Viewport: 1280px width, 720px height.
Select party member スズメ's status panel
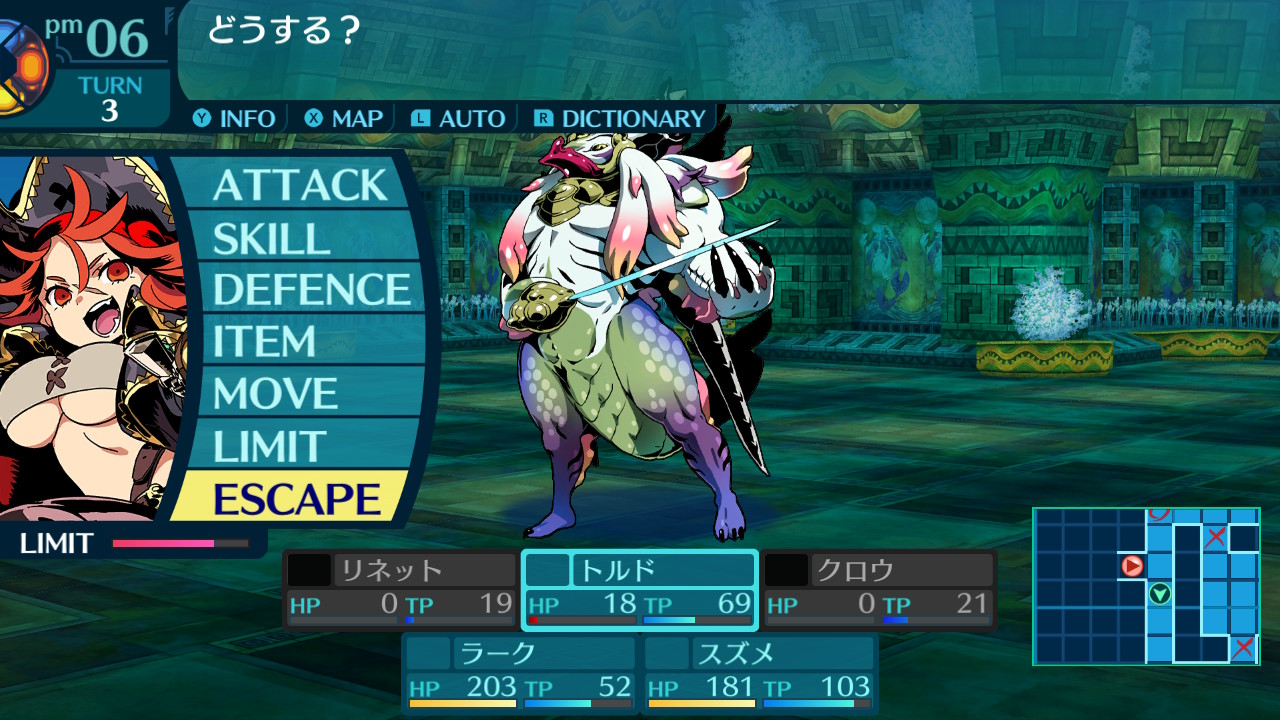click(759, 672)
